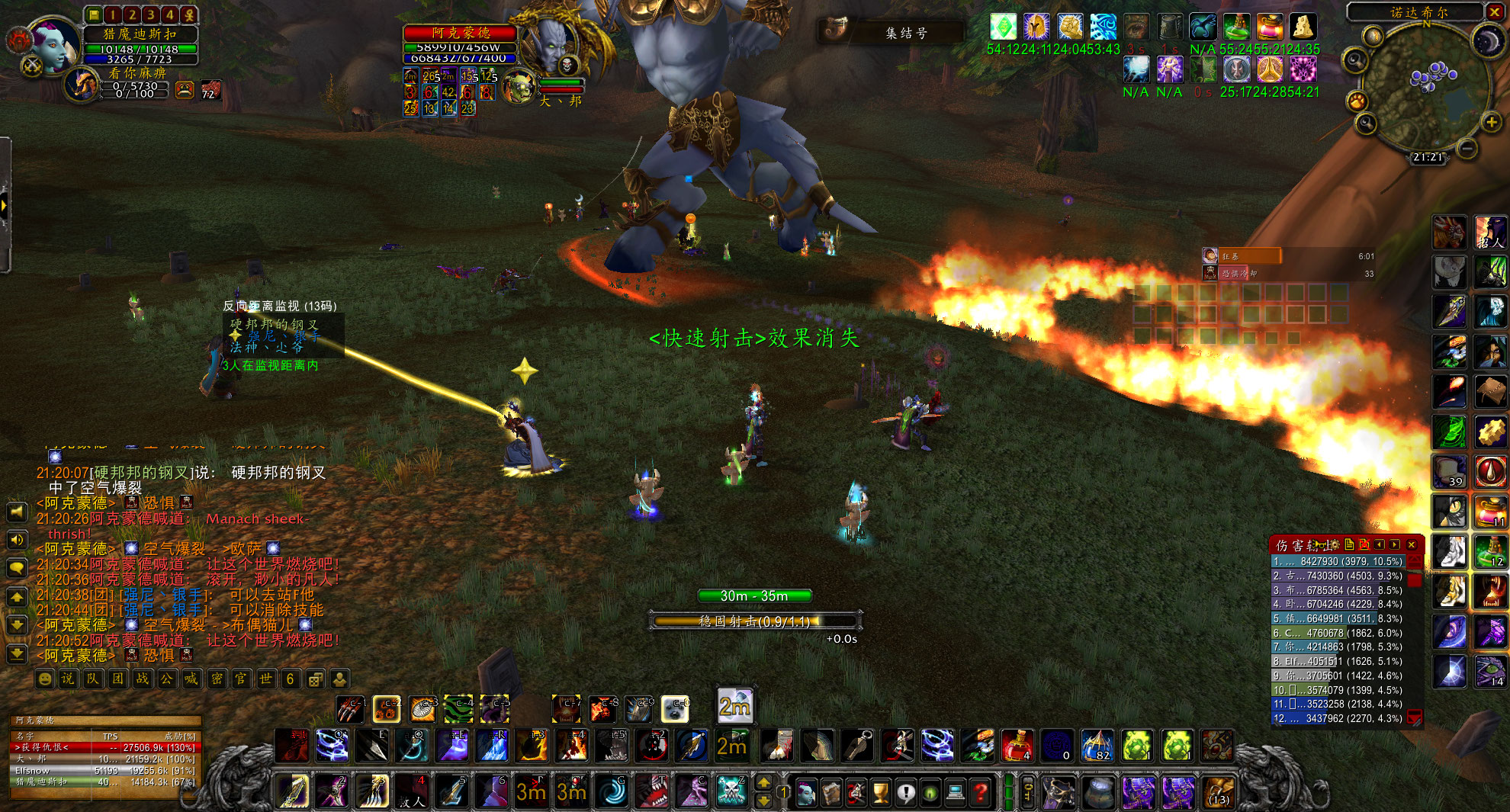Select the 阿克蒙德 boss target frame
Image resolution: width=1510 pixels, height=812 pixels.
460,33
